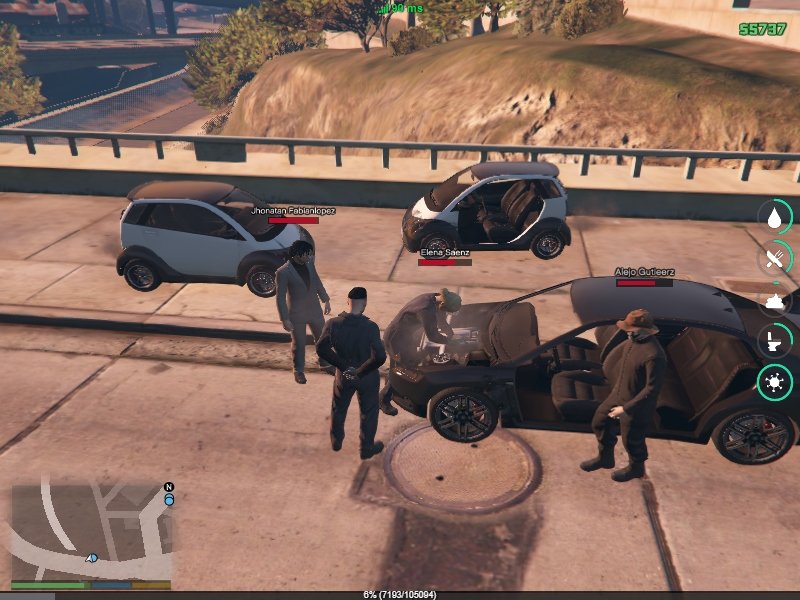This screenshot has width=800, height=600.
Task: Select the toilet status icon
Action: coord(774,341)
